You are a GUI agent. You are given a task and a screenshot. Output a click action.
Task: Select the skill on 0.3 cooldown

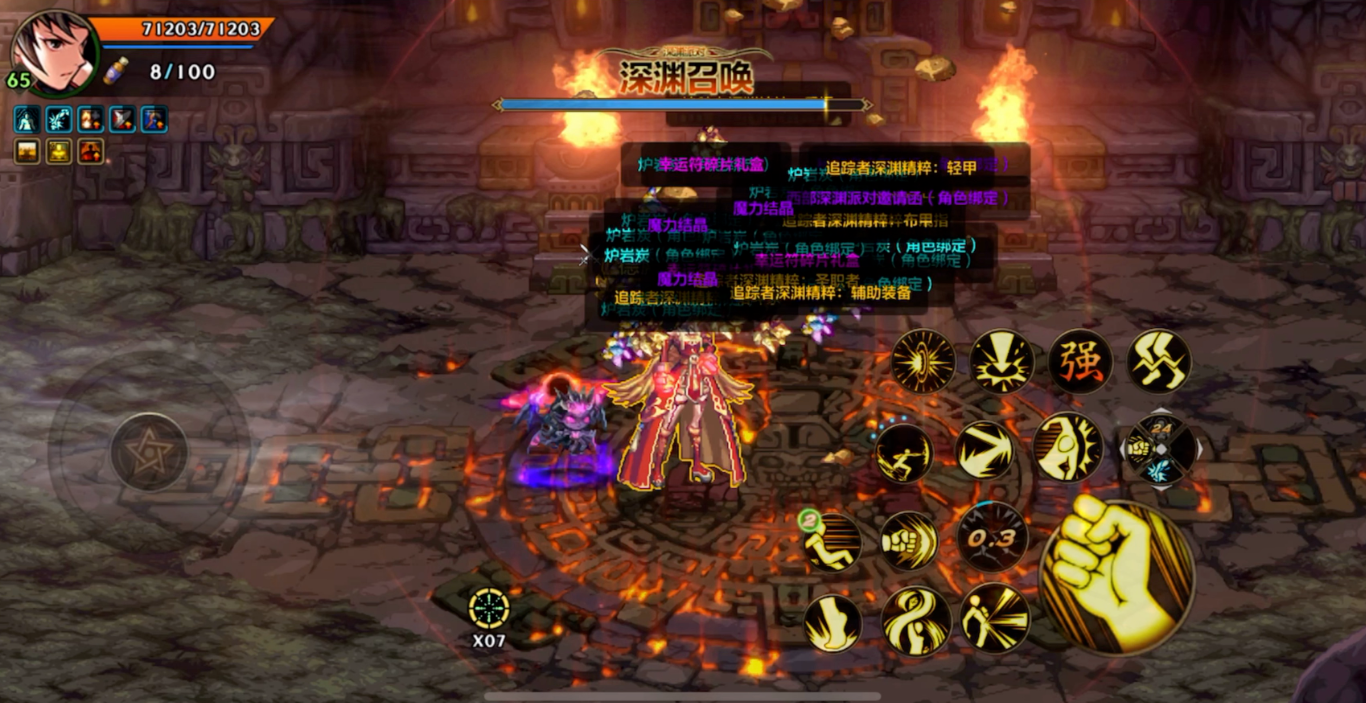coord(991,538)
